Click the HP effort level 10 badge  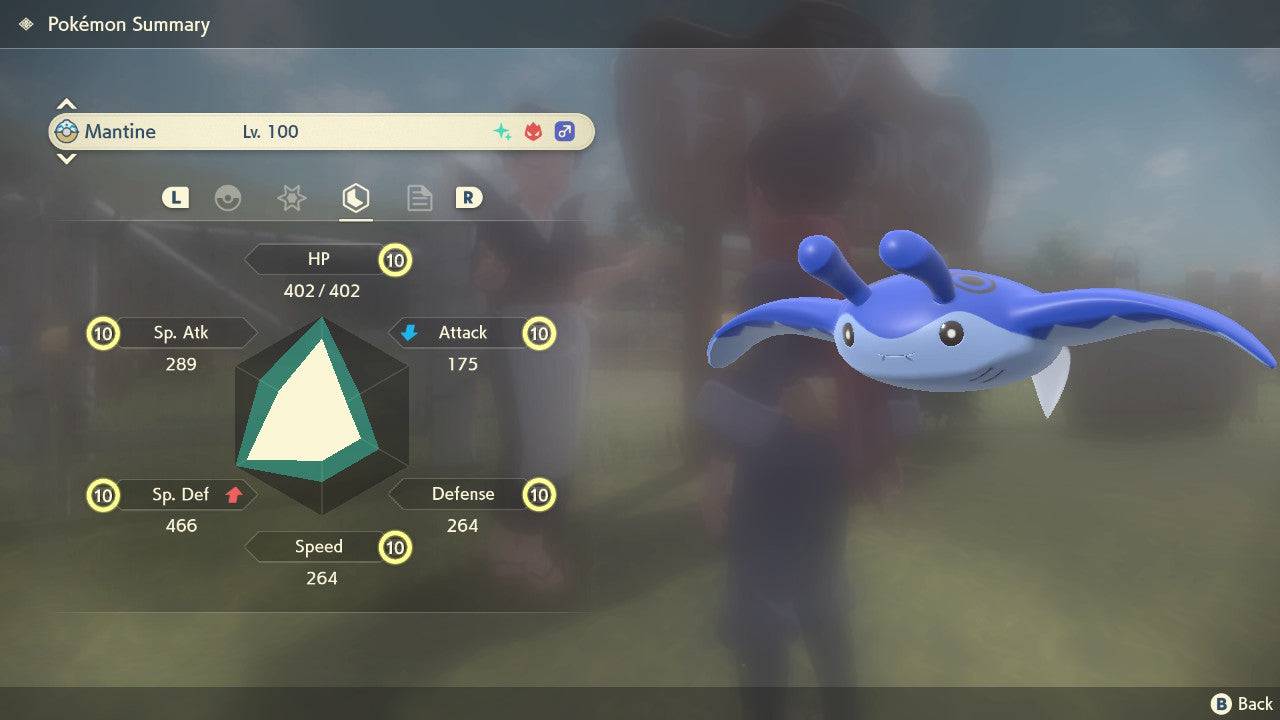395,259
